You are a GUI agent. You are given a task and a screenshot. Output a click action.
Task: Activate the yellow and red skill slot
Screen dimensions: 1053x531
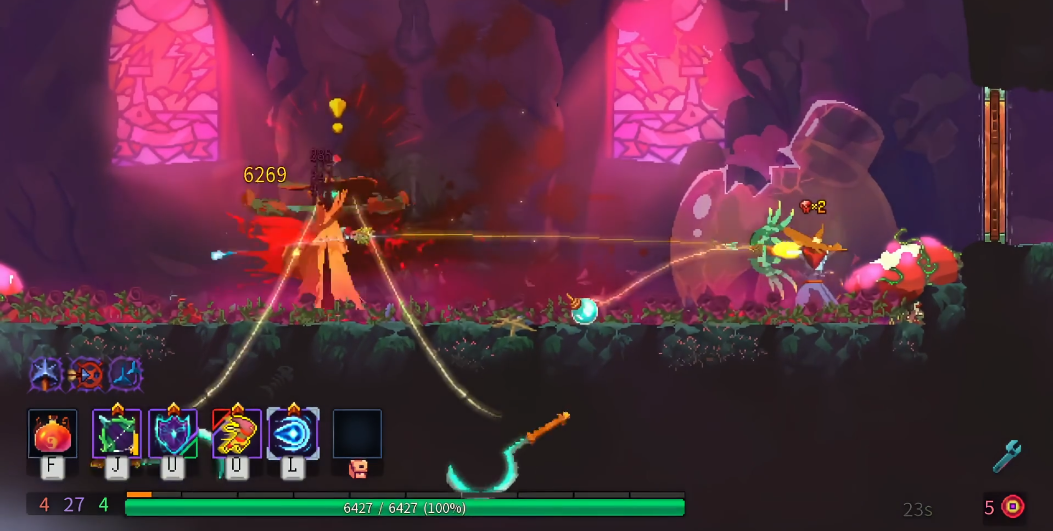click(x=237, y=434)
